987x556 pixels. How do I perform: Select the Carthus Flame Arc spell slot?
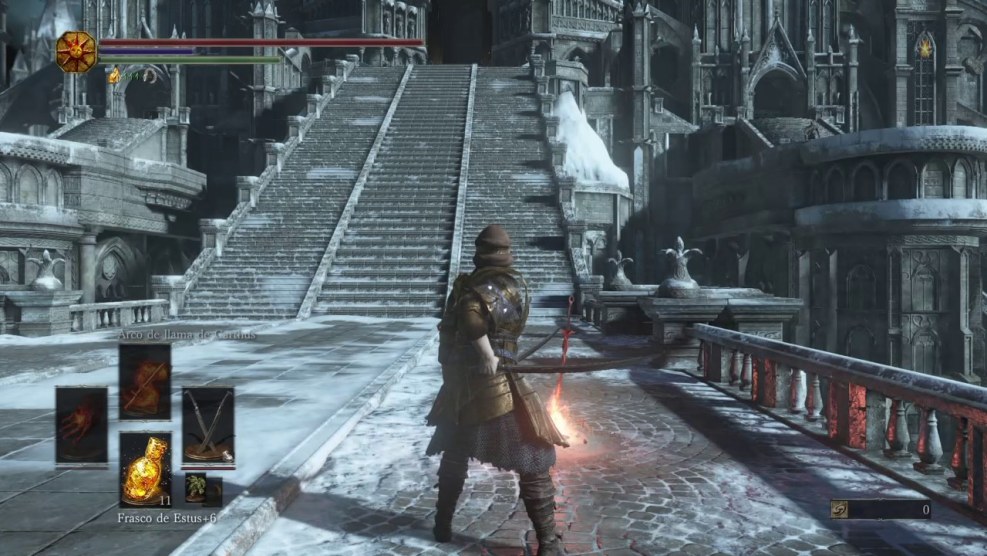click(x=145, y=381)
